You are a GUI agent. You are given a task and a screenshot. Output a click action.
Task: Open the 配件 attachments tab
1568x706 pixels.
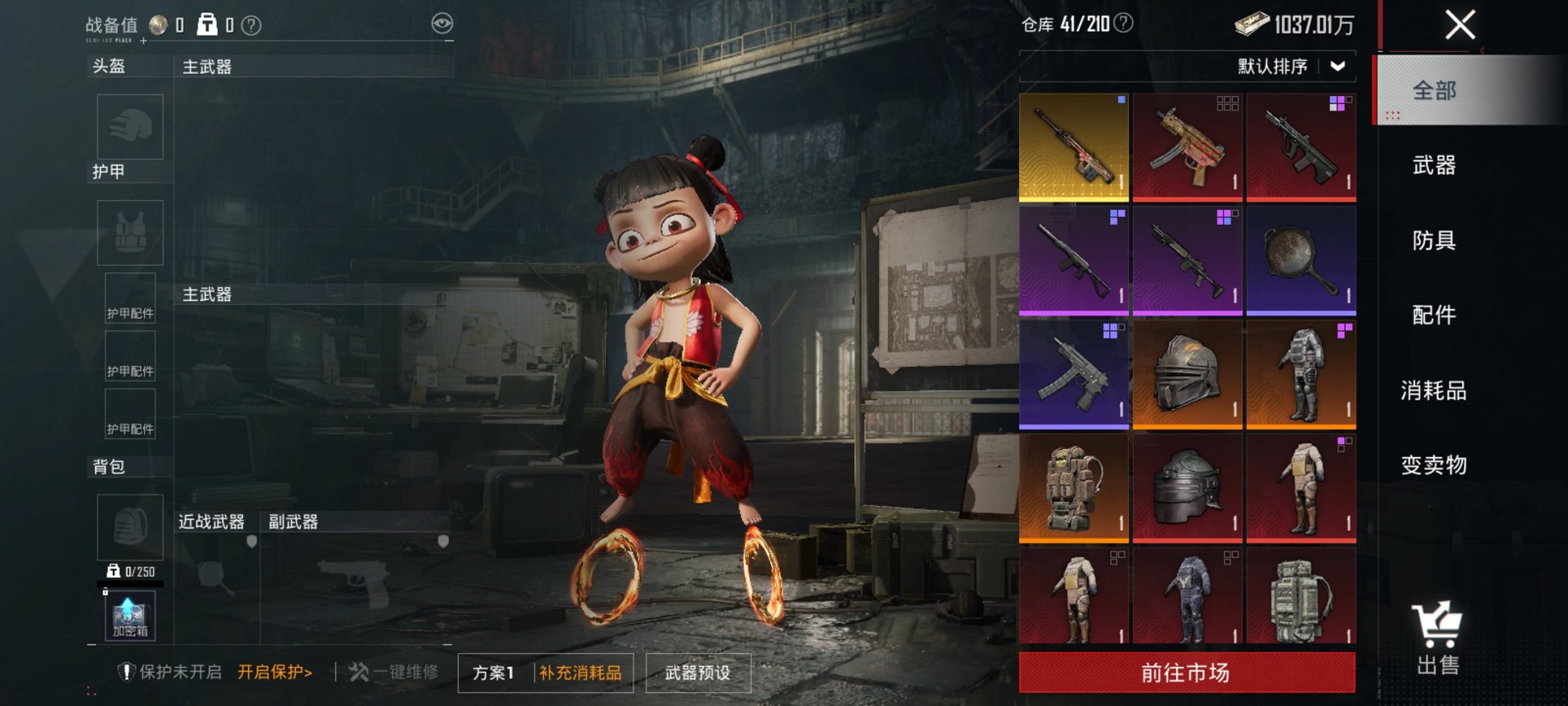(x=1433, y=315)
